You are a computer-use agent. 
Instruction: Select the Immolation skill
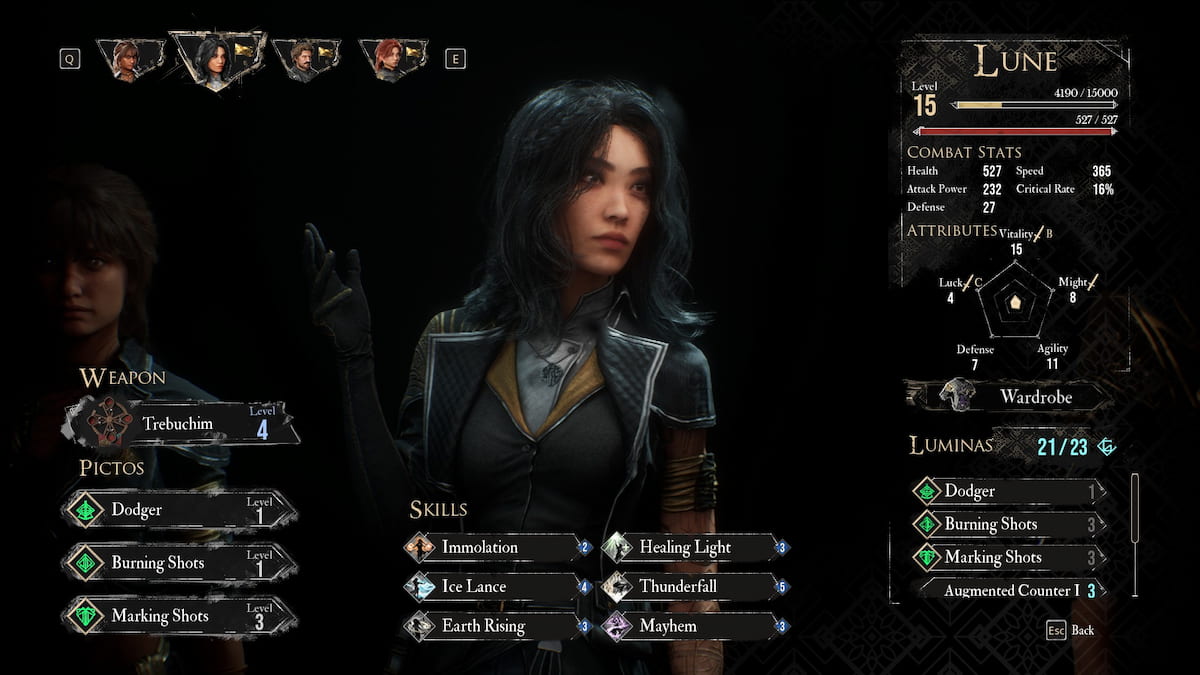(496, 547)
